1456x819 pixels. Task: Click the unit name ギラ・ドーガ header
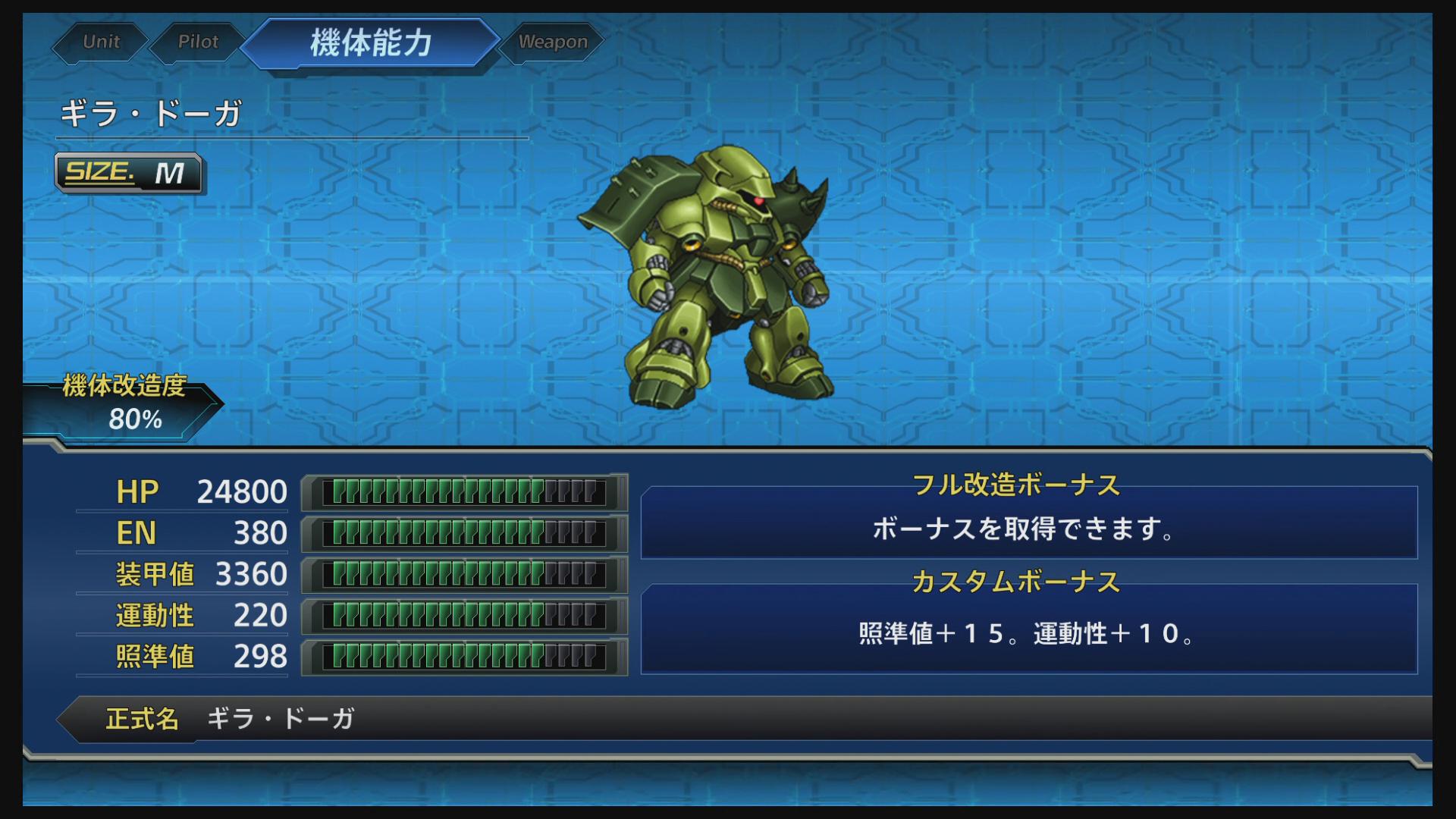[x=149, y=114]
